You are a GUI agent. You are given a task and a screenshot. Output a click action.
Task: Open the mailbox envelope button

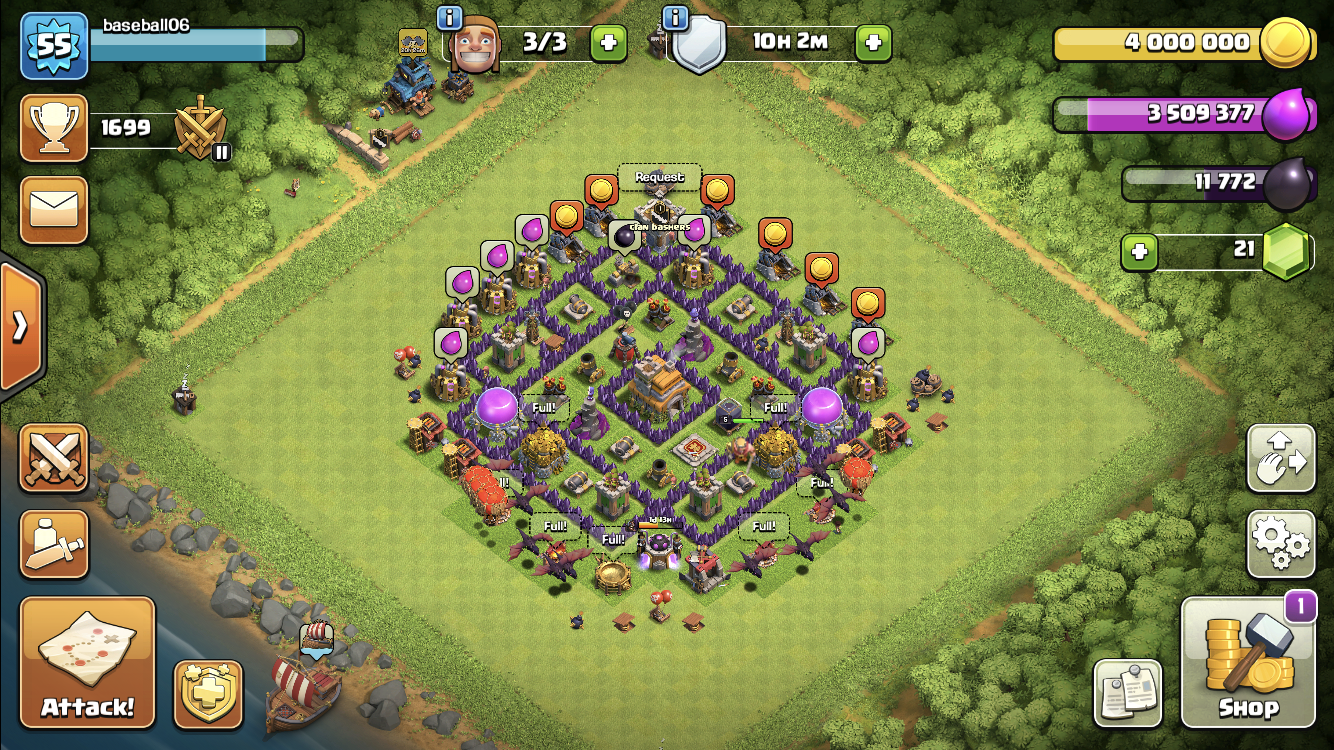pyautogui.click(x=54, y=210)
